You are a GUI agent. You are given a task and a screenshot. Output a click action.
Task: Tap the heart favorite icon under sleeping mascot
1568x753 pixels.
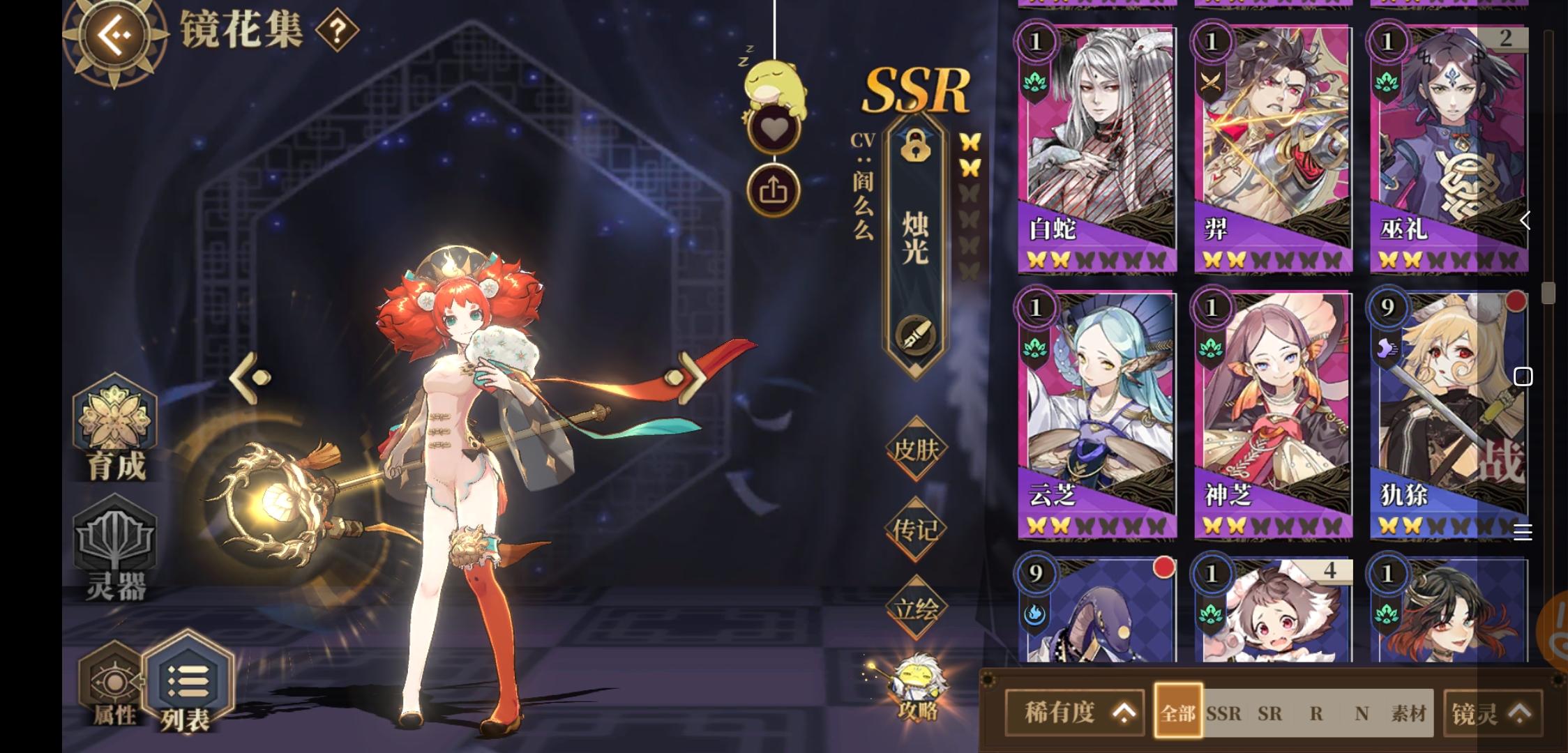point(774,129)
